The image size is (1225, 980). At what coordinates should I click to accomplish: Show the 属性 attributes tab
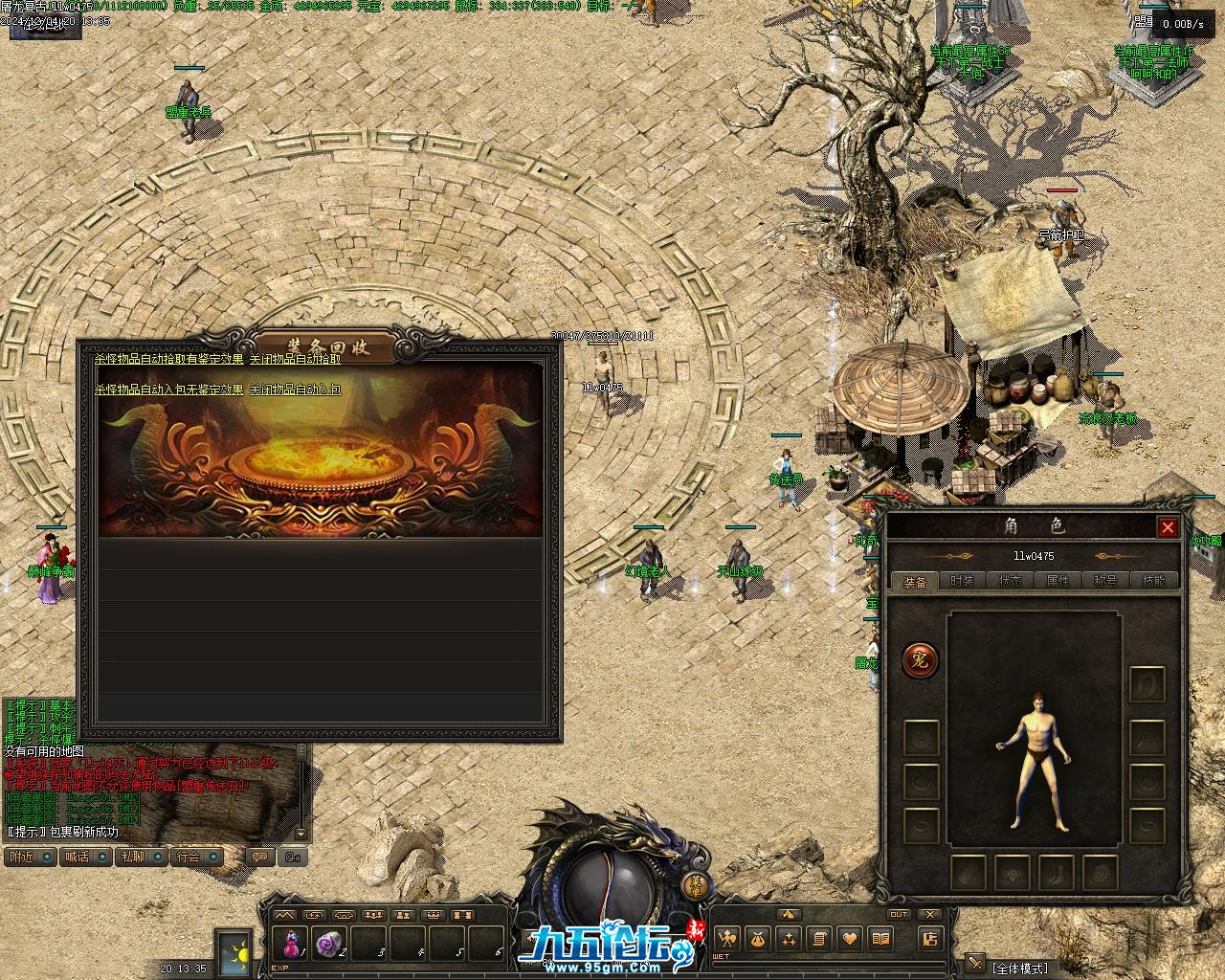click(x=1058, y=581)
